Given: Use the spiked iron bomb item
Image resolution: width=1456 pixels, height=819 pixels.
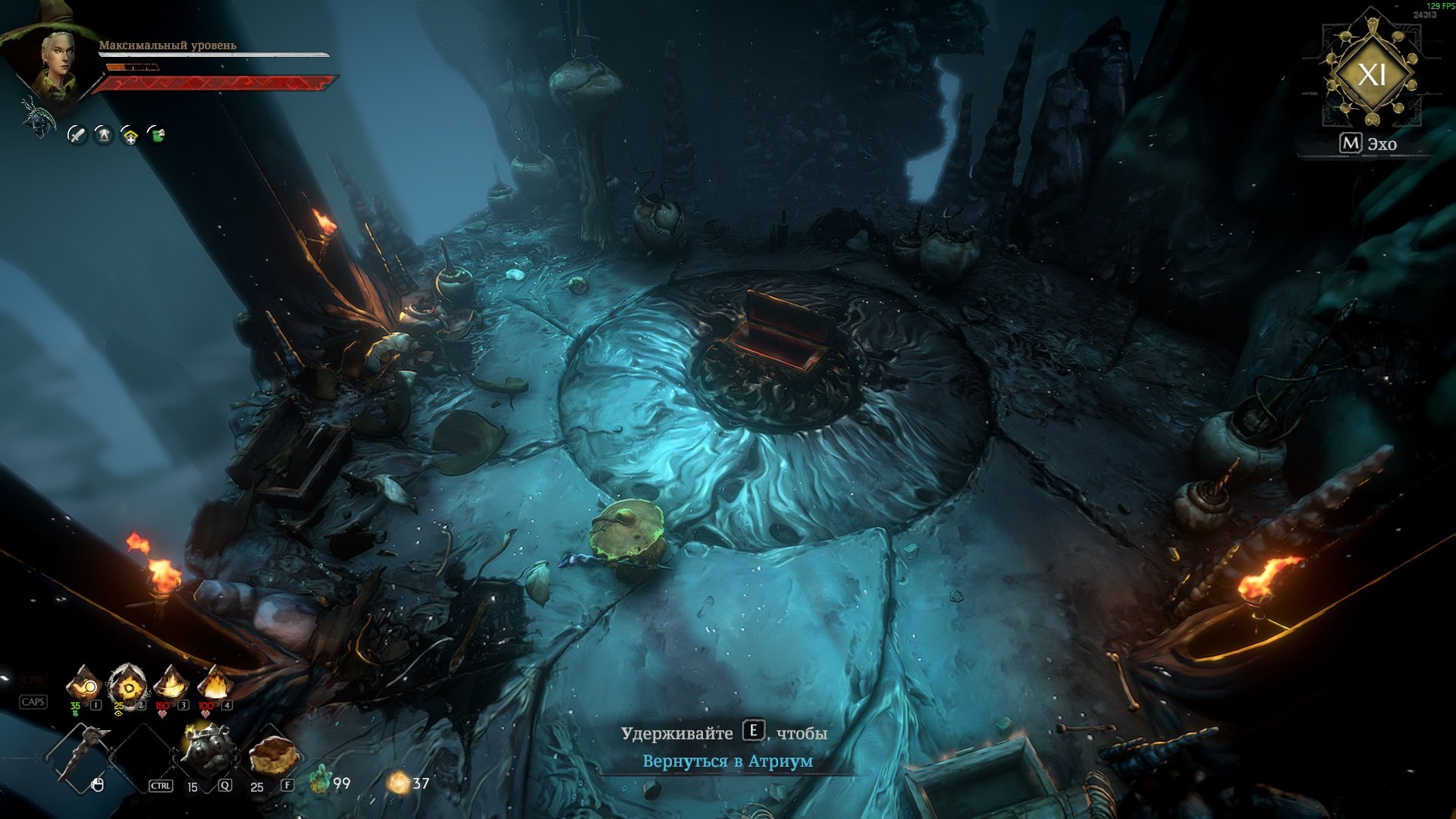Looking at the screenshot, I should (206, 751).
